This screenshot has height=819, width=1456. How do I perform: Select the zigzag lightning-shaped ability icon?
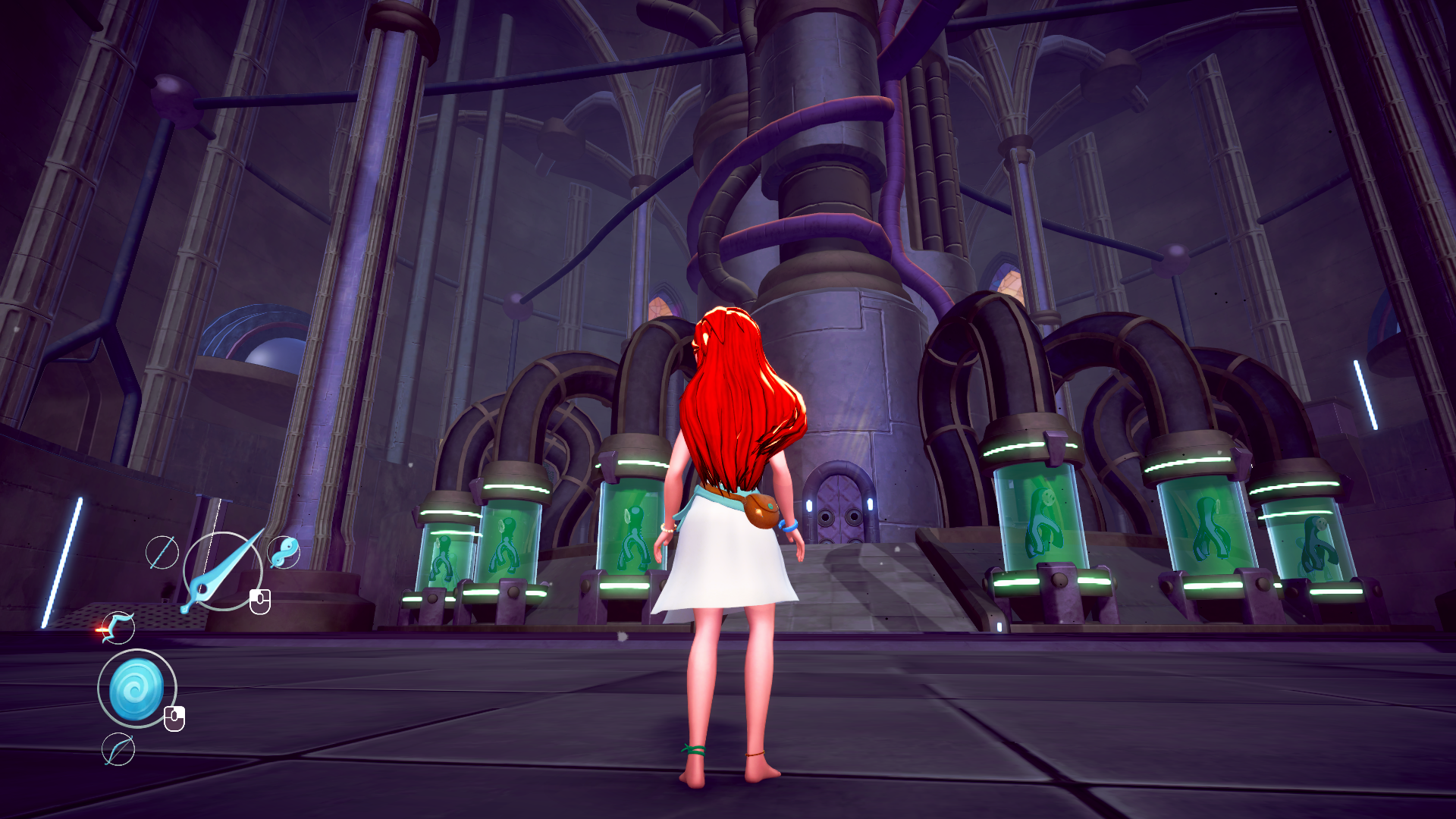click(118, 627)
